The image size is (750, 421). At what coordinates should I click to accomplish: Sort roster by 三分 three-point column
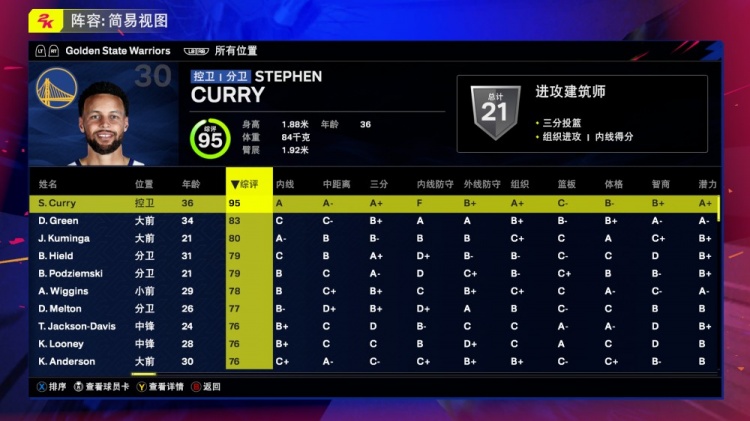378,184
